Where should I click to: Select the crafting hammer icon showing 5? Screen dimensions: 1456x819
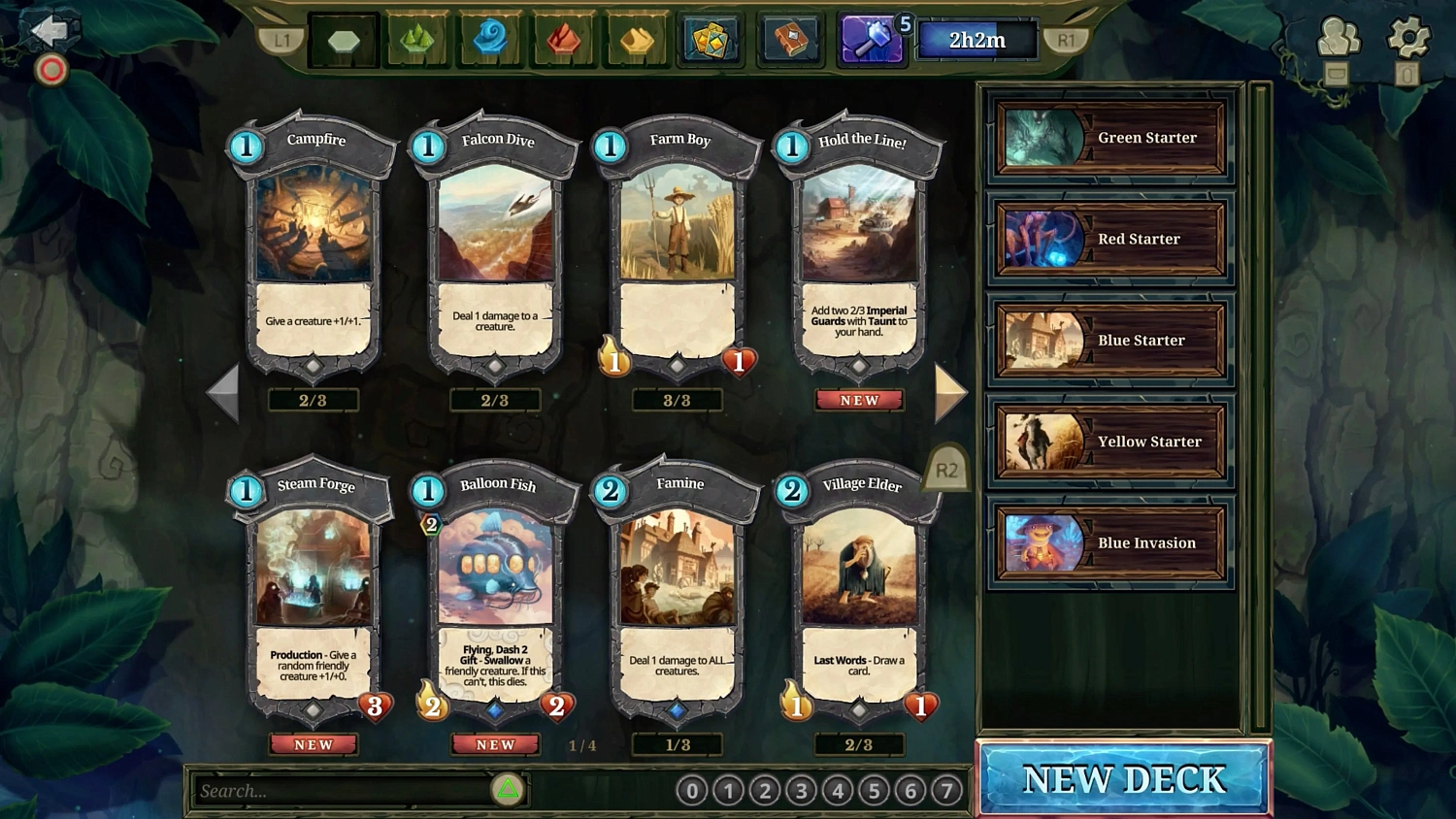tap(867, 39)
